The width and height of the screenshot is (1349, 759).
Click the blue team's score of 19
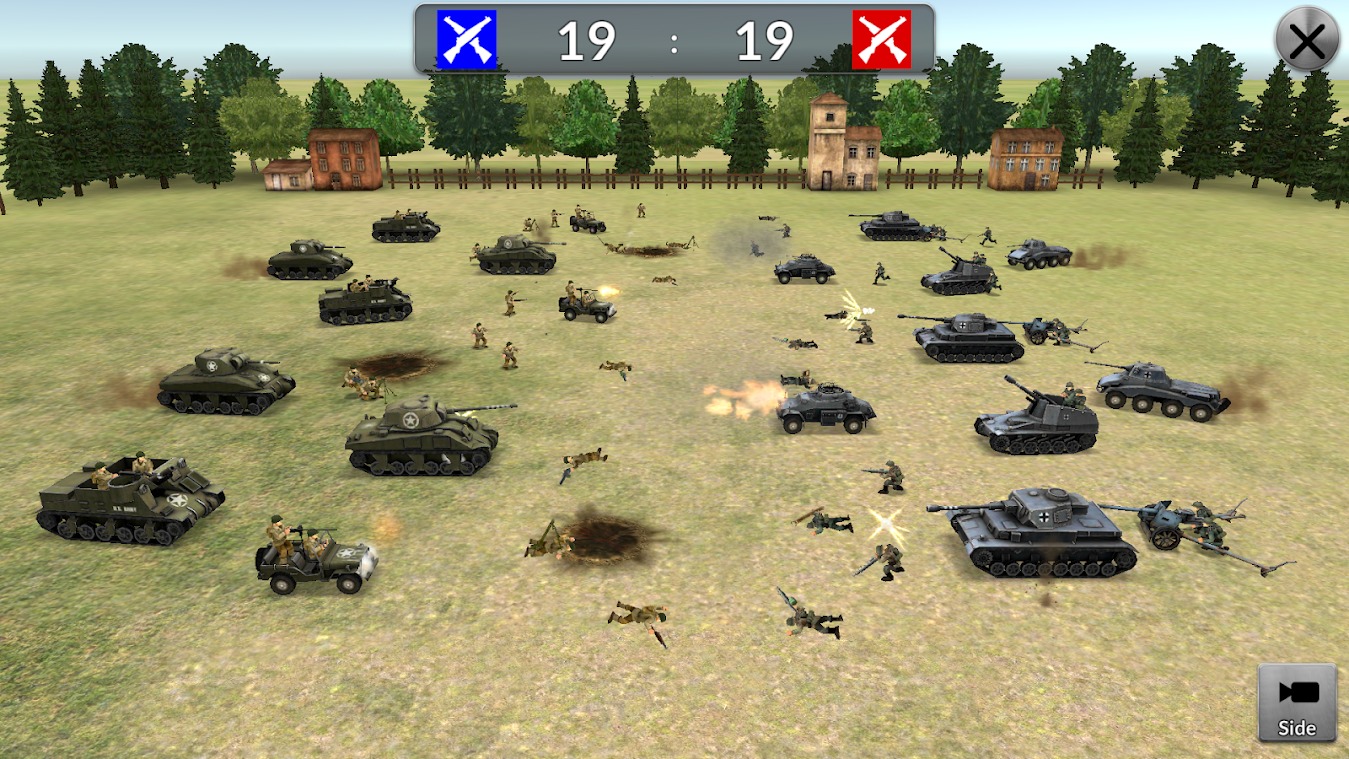pos(588,41)
